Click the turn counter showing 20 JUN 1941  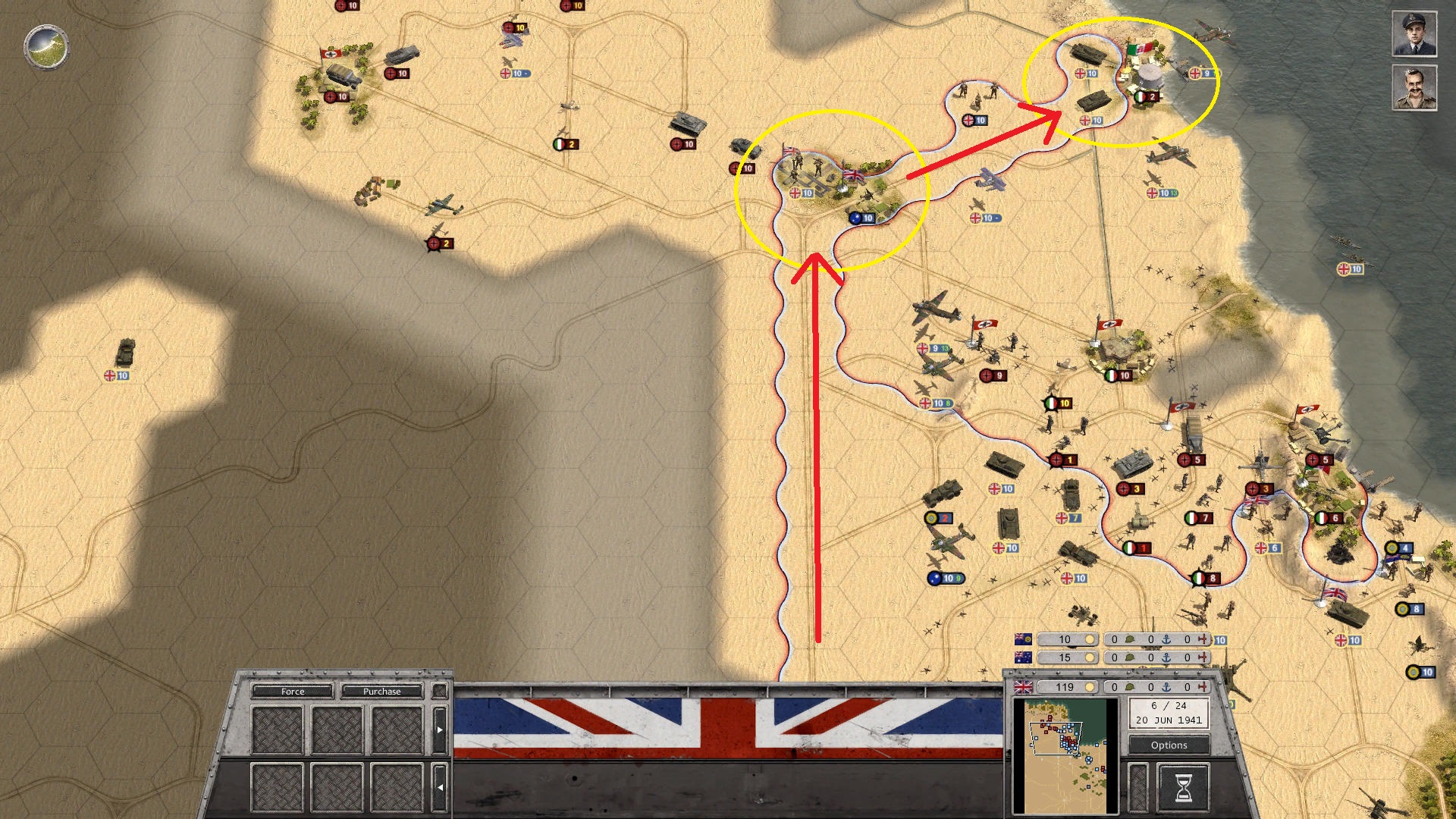pyautogui.click(x=1168, y=715)
